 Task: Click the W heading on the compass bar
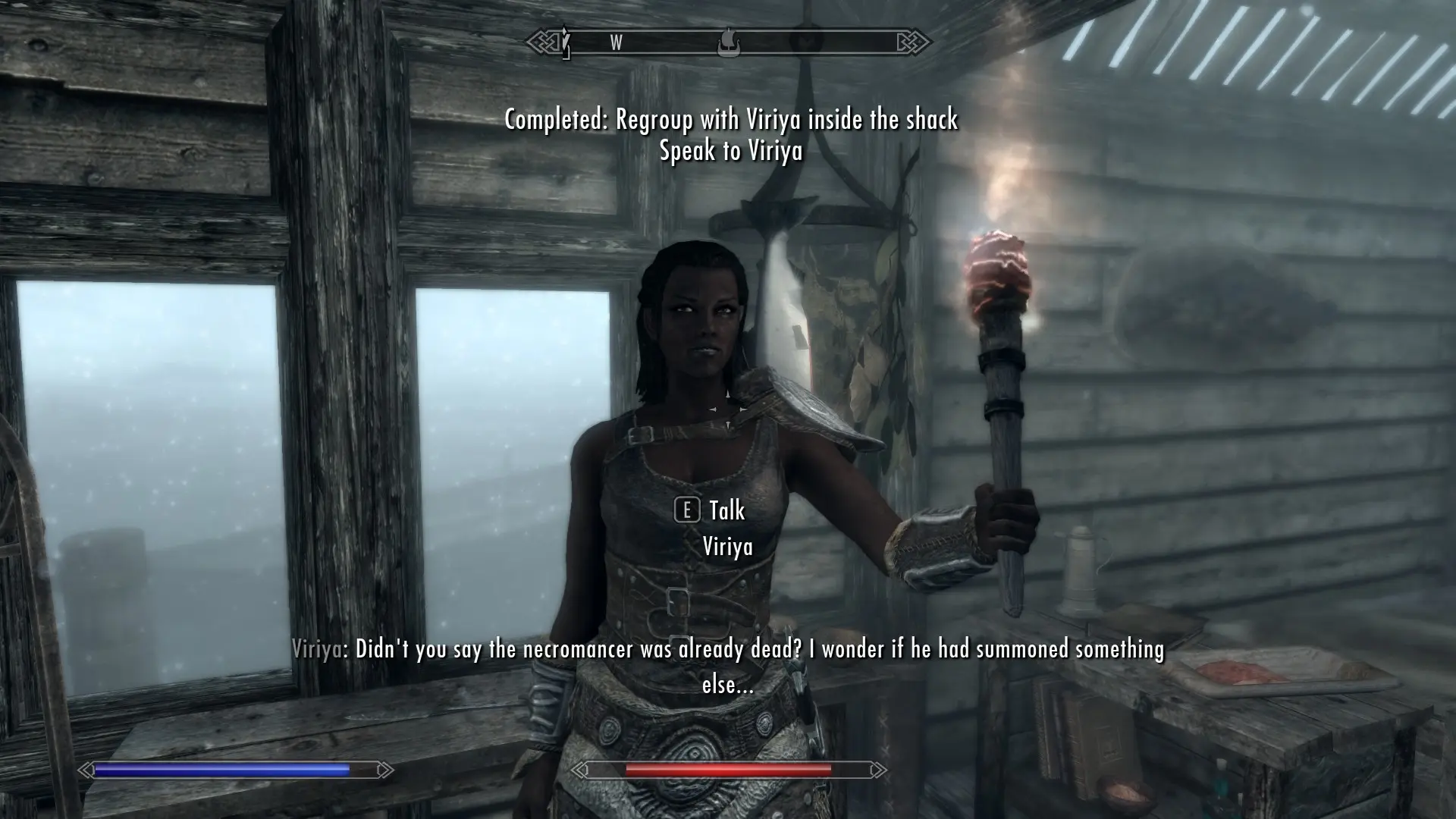pos(616,43)
